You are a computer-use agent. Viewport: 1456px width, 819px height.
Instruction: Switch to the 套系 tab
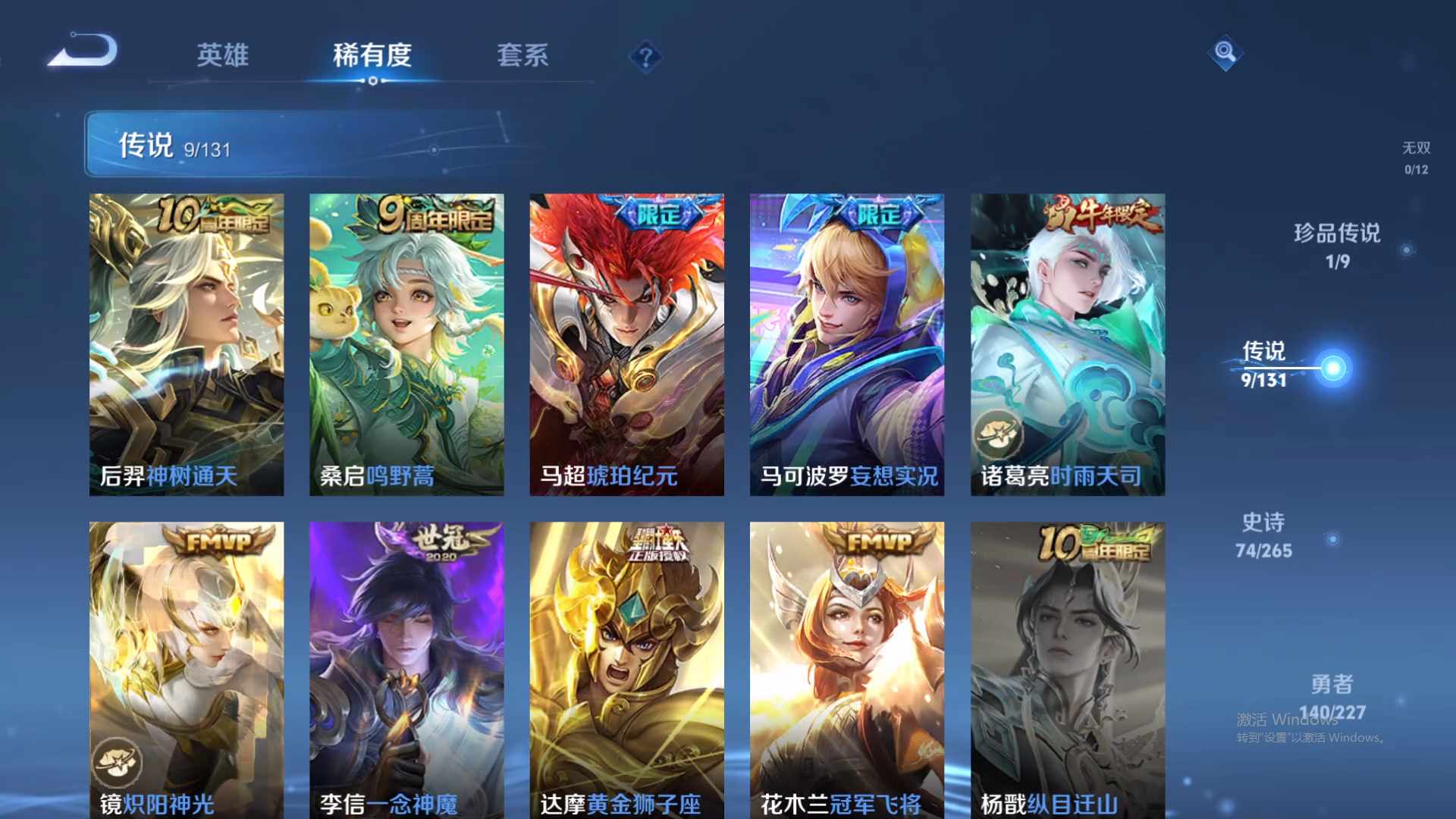523,55
